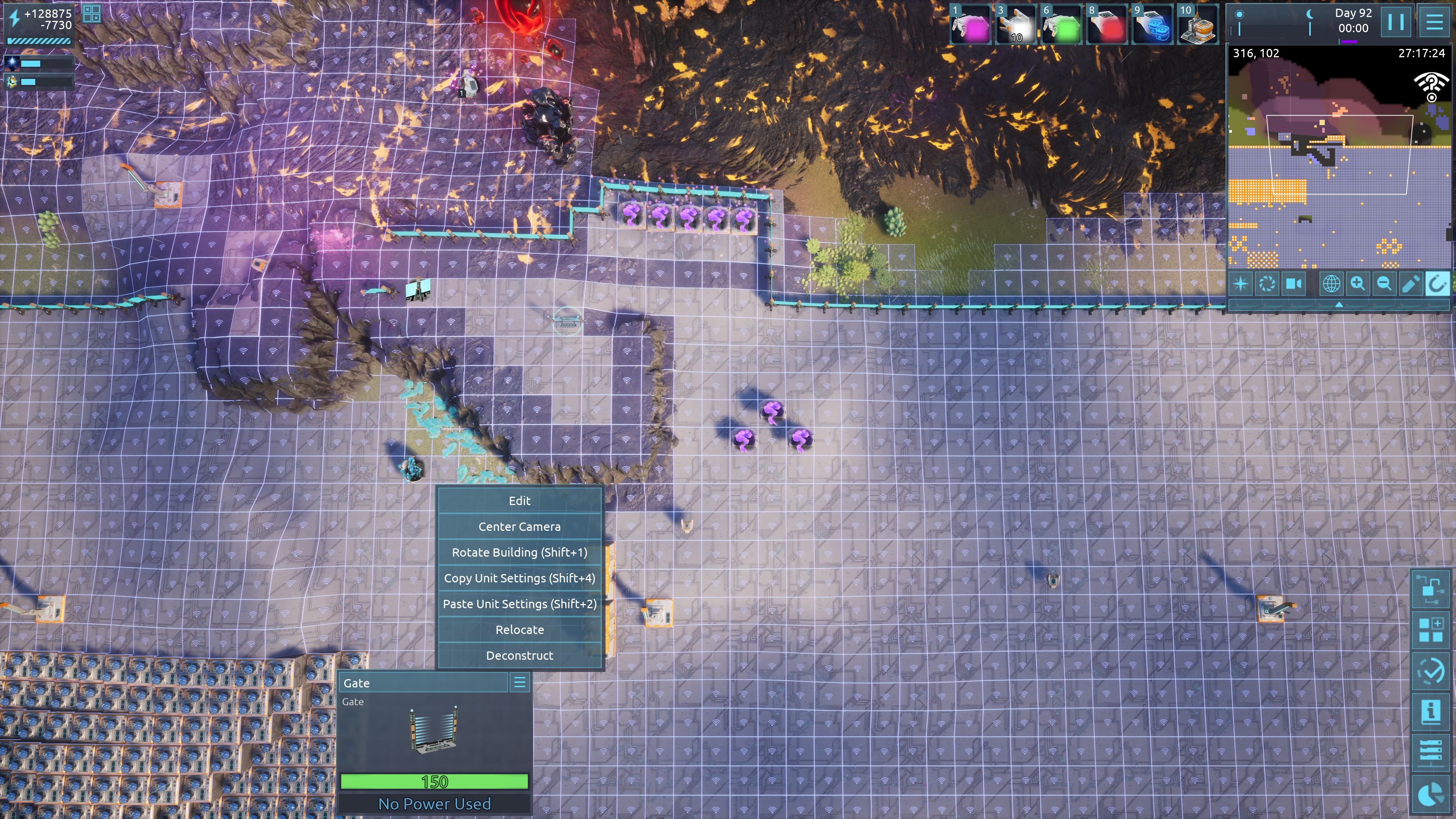Viewport: 1456px width, 819px height.
Task: Copy Unit Settings via the context menu
Action: point(519,578)
